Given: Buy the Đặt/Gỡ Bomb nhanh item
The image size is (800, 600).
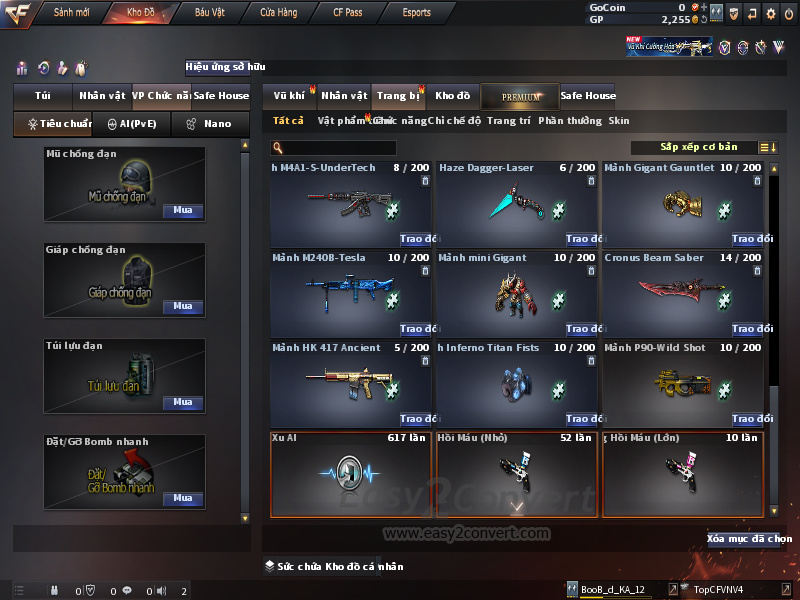Looking at the screenshot, I should pyautogui.click(x=182, y=498).
